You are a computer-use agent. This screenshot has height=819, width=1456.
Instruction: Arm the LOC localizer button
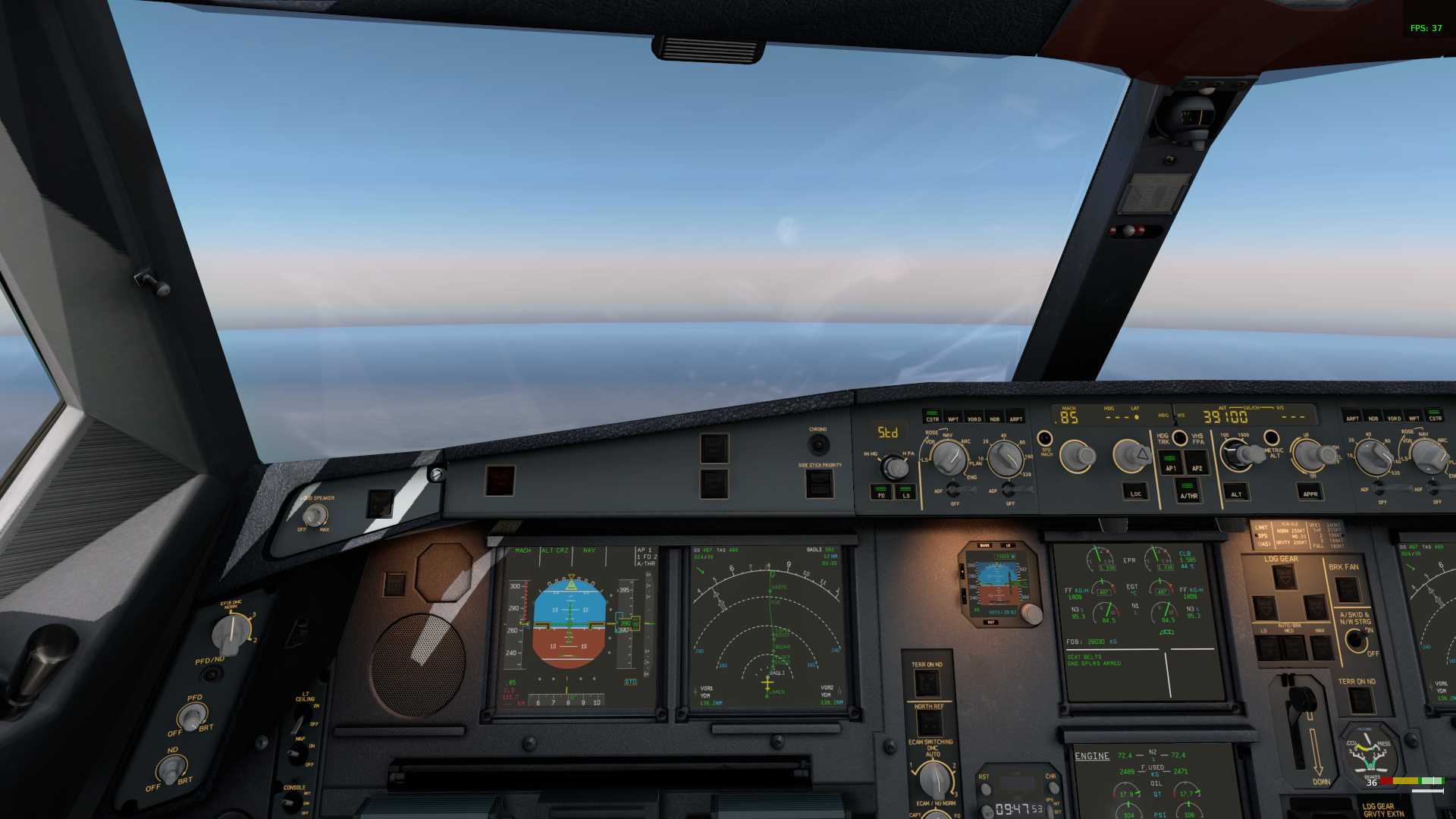click(x=1135, y=491)
